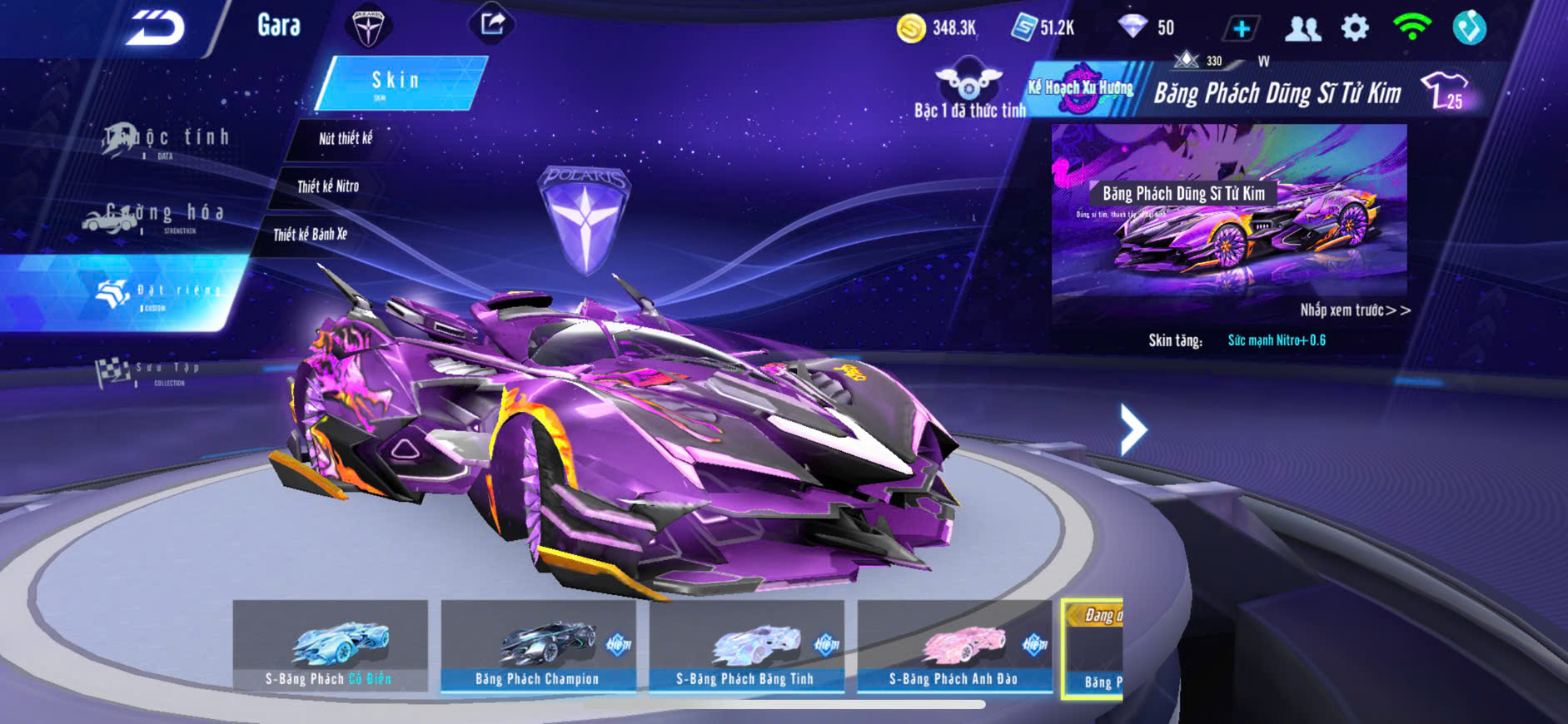The width and height of the screenshot is (1568, 724).
Task: Open Nút thiết kế design option
Action: tap(346, 139)
